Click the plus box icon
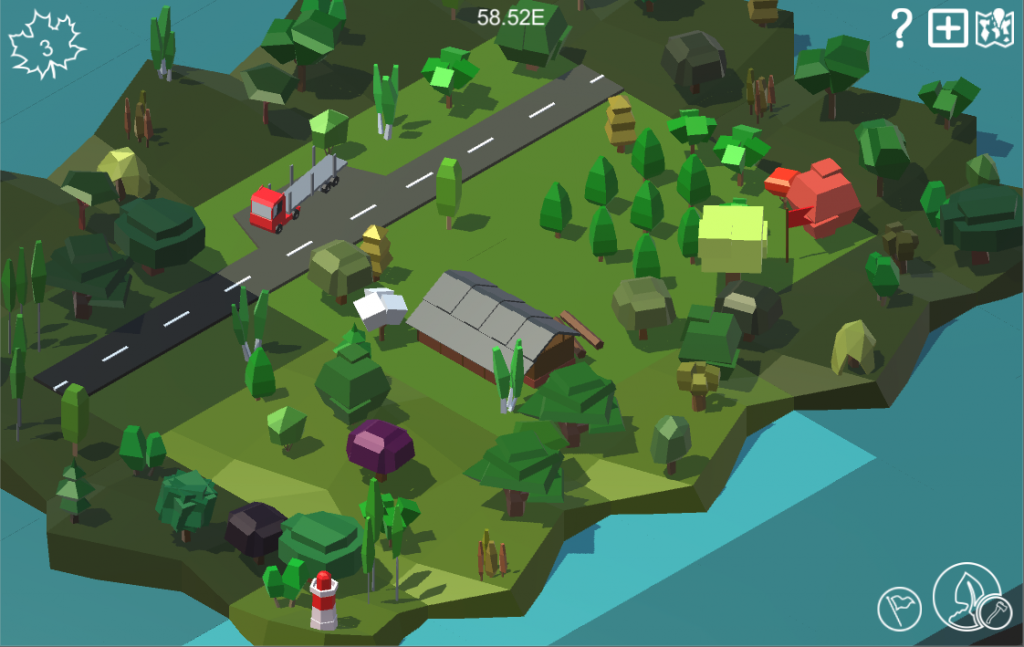 tap(947, 29)
